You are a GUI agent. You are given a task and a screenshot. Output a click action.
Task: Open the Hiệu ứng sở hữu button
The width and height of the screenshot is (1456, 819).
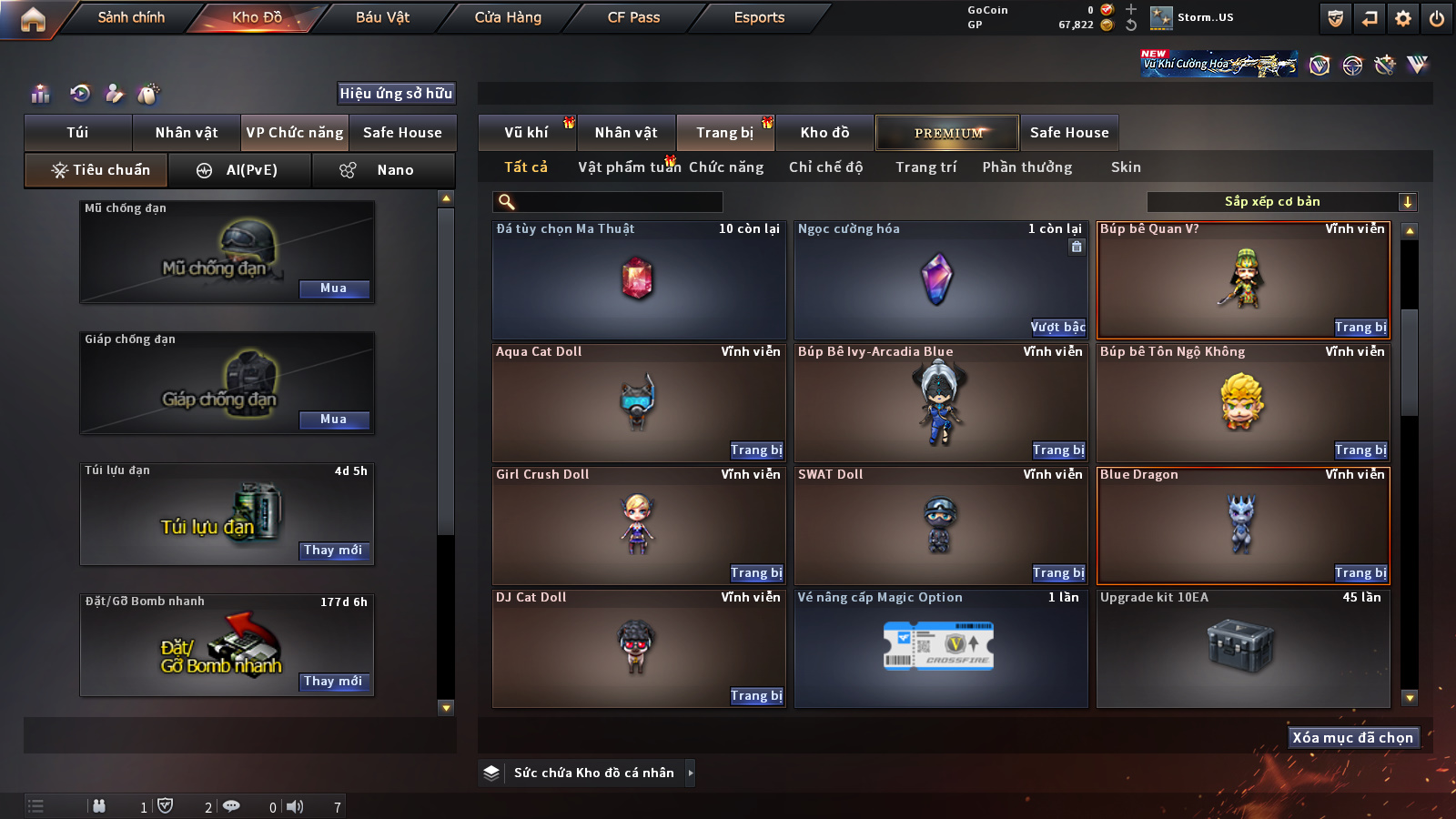point(396,94)
